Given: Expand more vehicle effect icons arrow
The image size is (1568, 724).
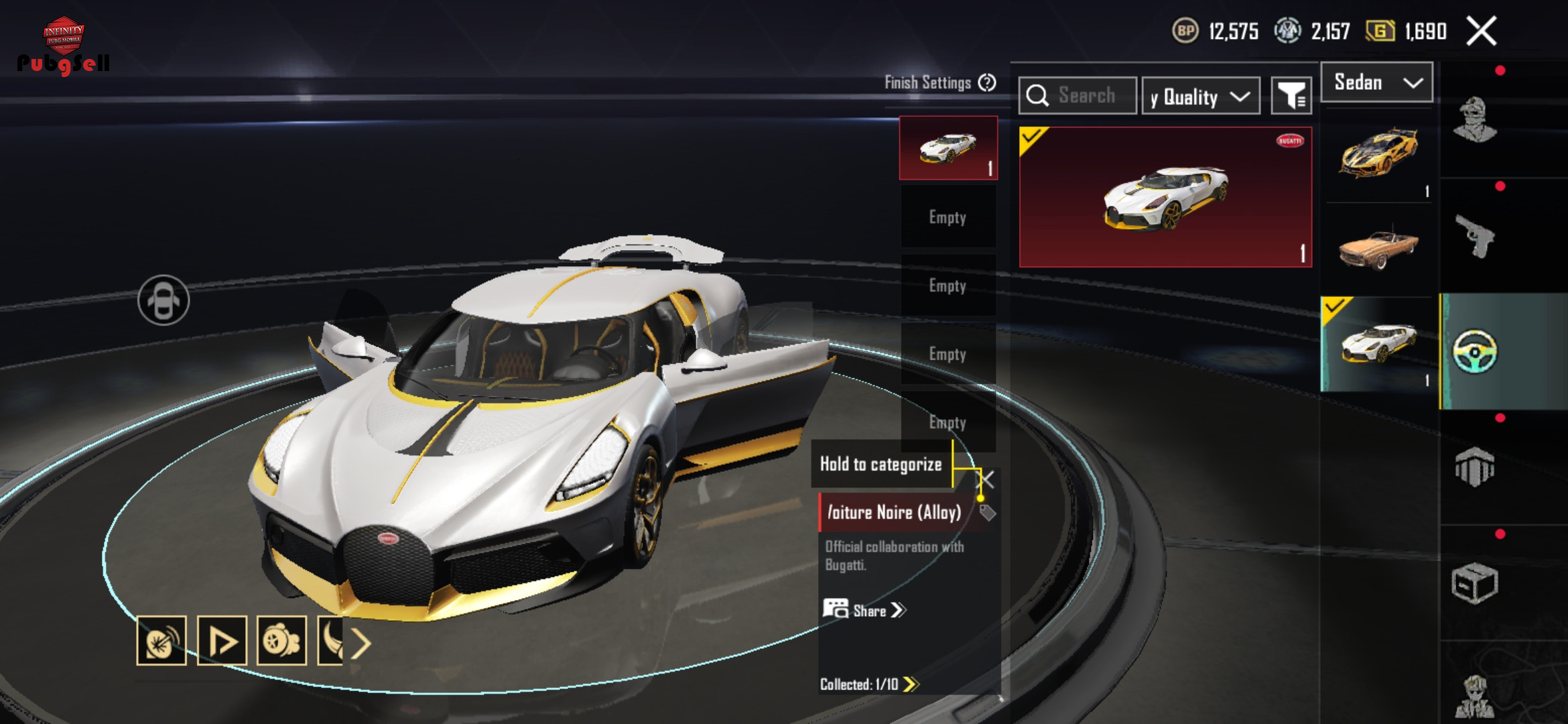Looking at the screenshot, I should pos(361,644).
